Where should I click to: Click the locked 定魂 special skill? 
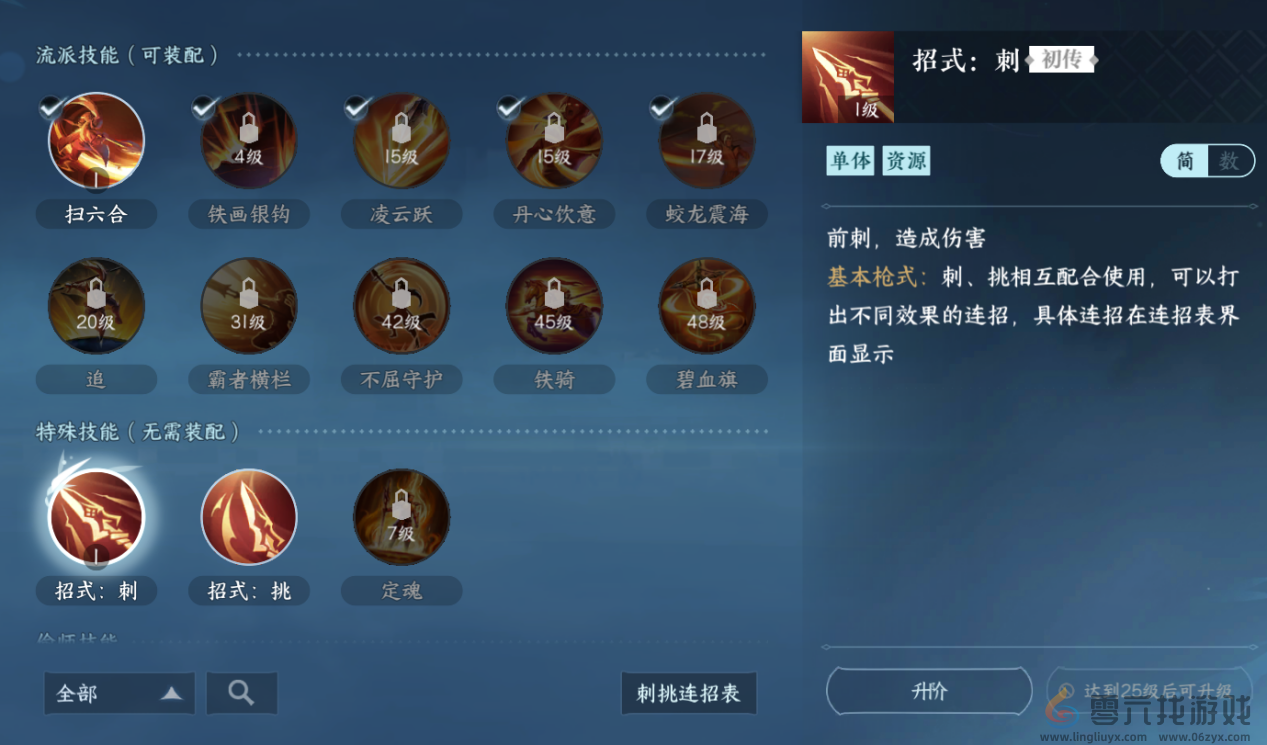tap(401, 517)
